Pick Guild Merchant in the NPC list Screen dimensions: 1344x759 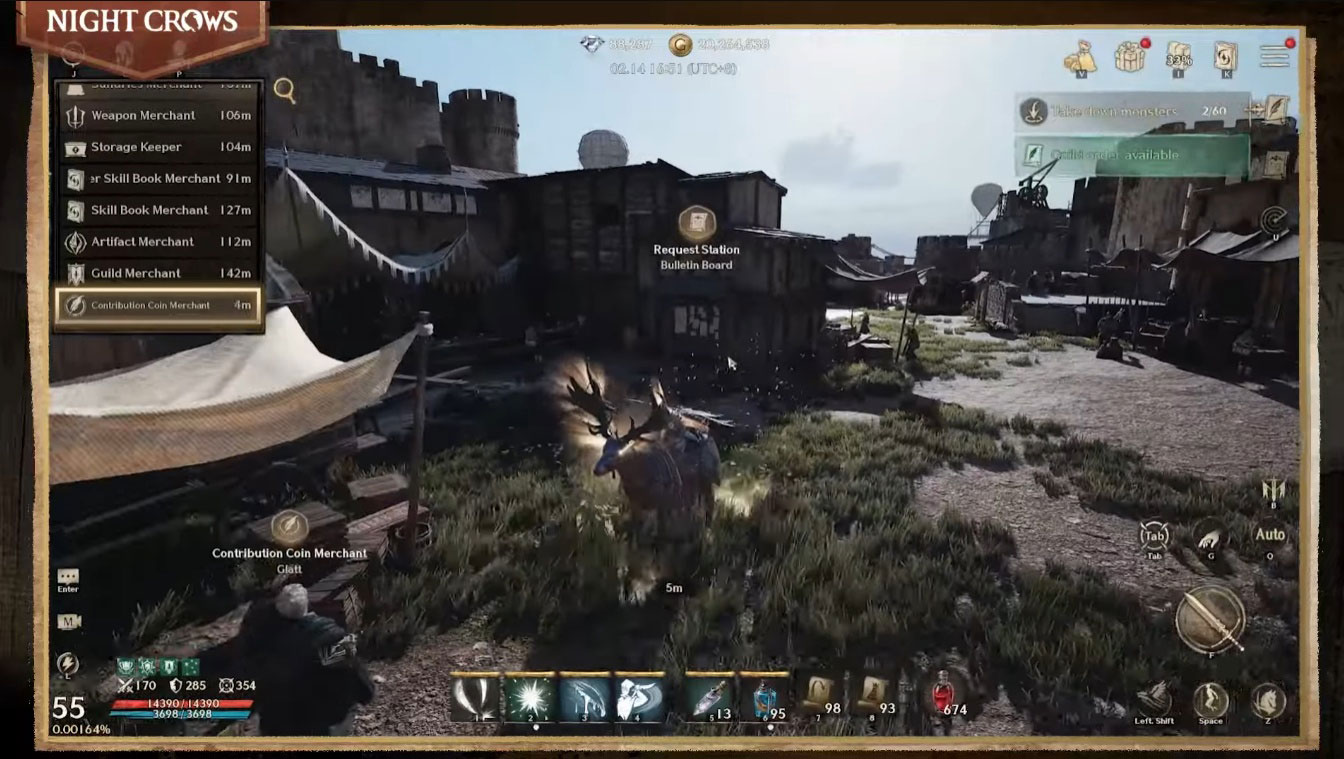(x=159, y=273)
